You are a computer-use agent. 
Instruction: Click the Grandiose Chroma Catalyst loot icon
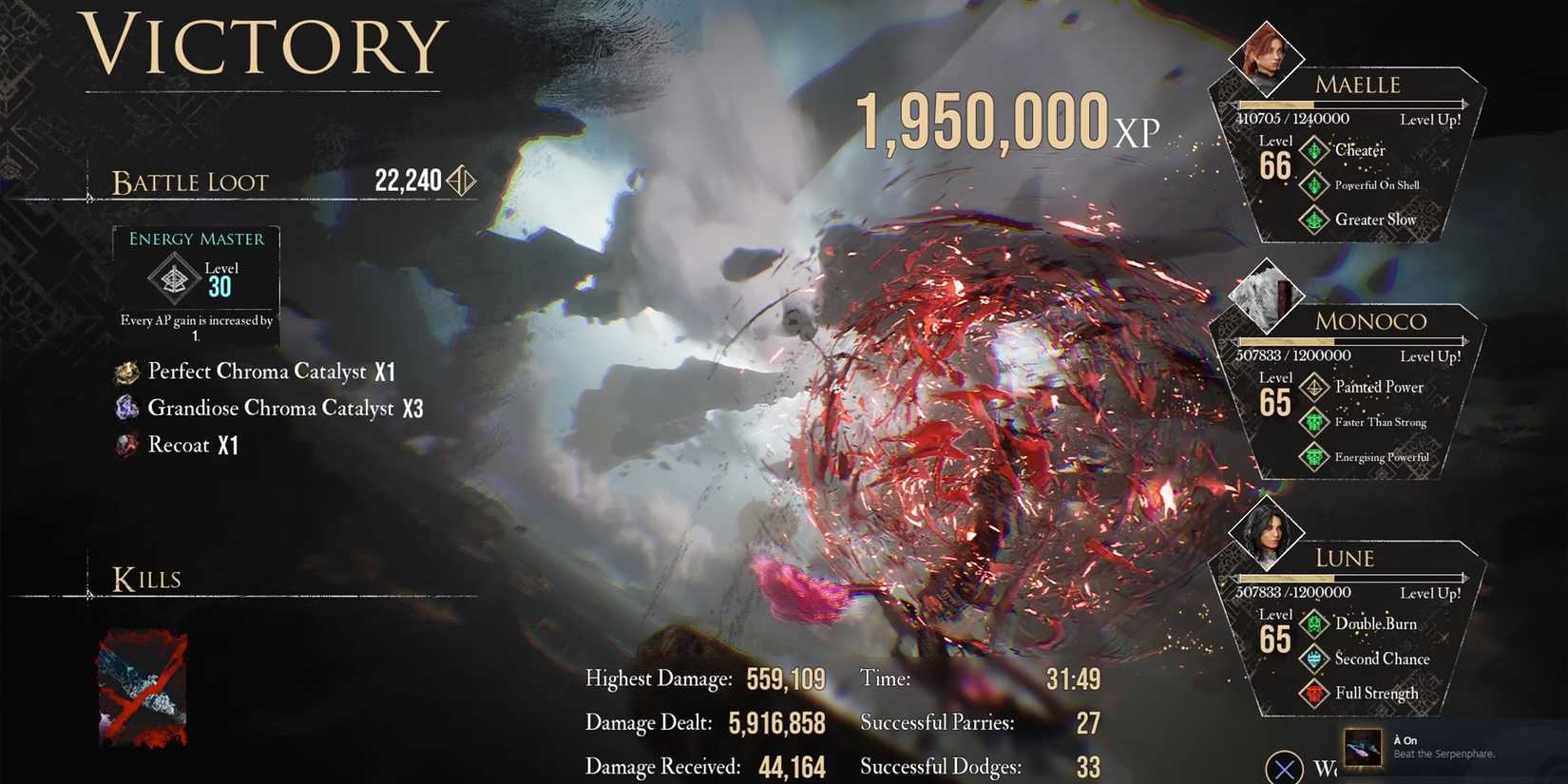click(127, 408)
